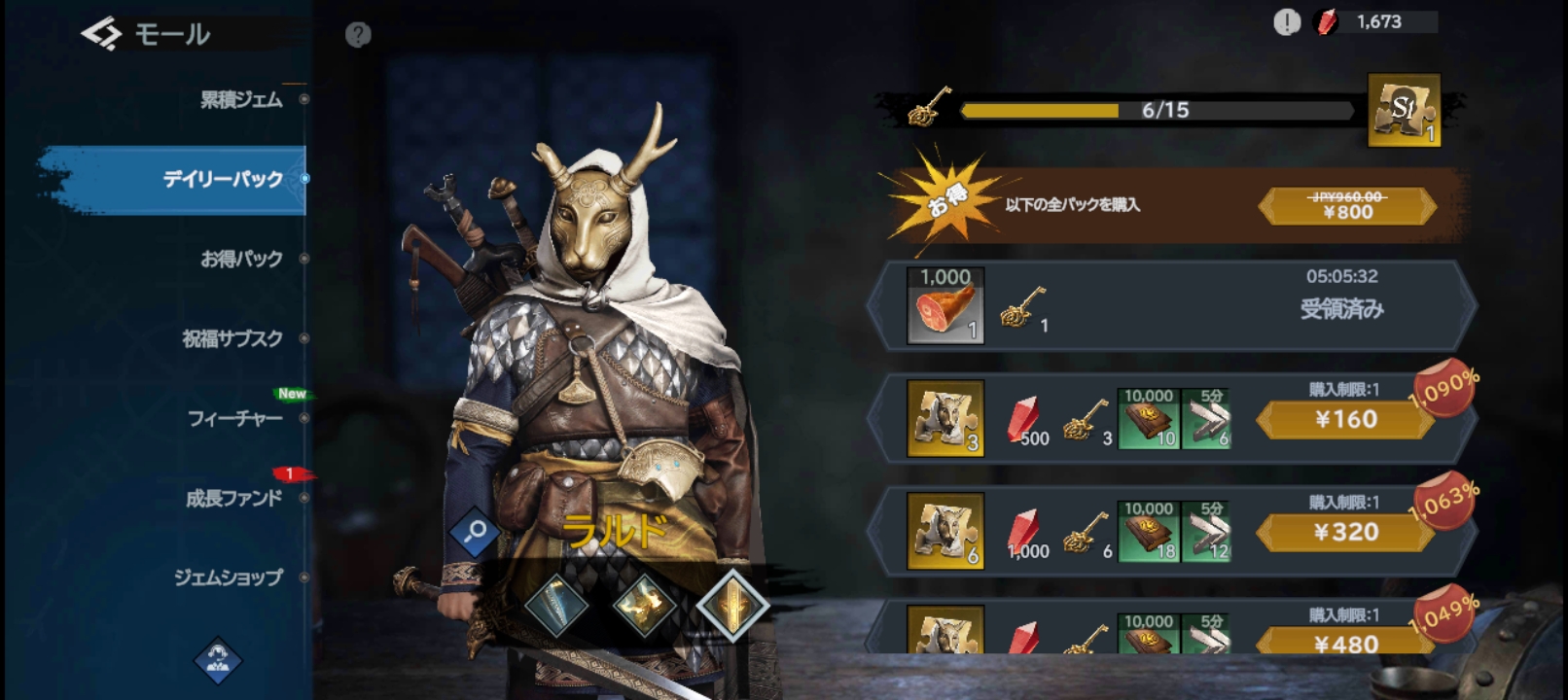The width and height of the screenshot is (1568, 700).
Task: Show the 成長ファンド tab
Action: click(x=233, y=498)
